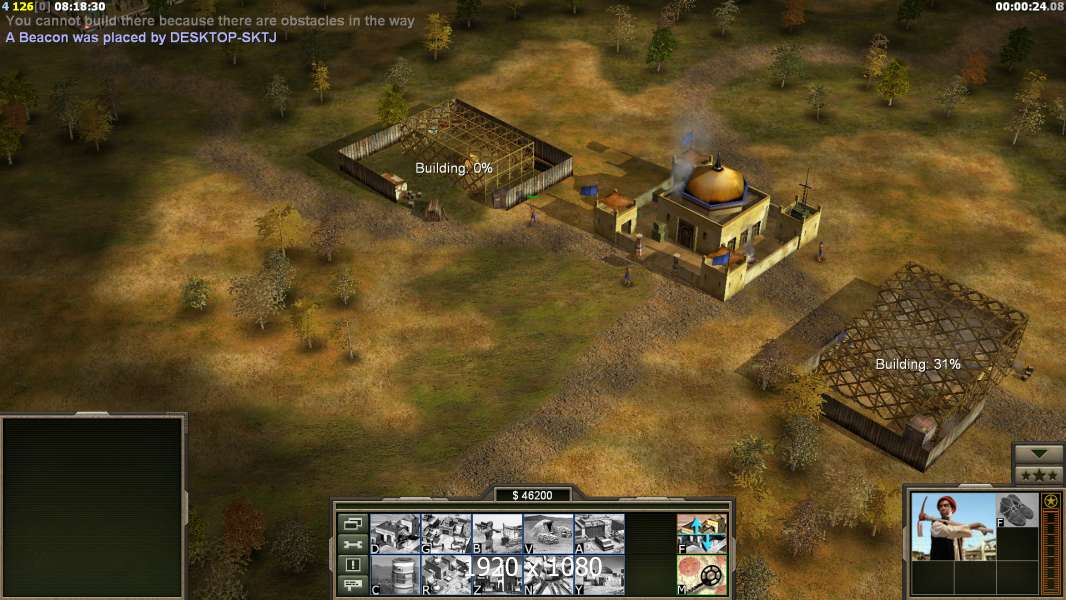Open the speech bubble button below the exclamation mark

[352, 586]
